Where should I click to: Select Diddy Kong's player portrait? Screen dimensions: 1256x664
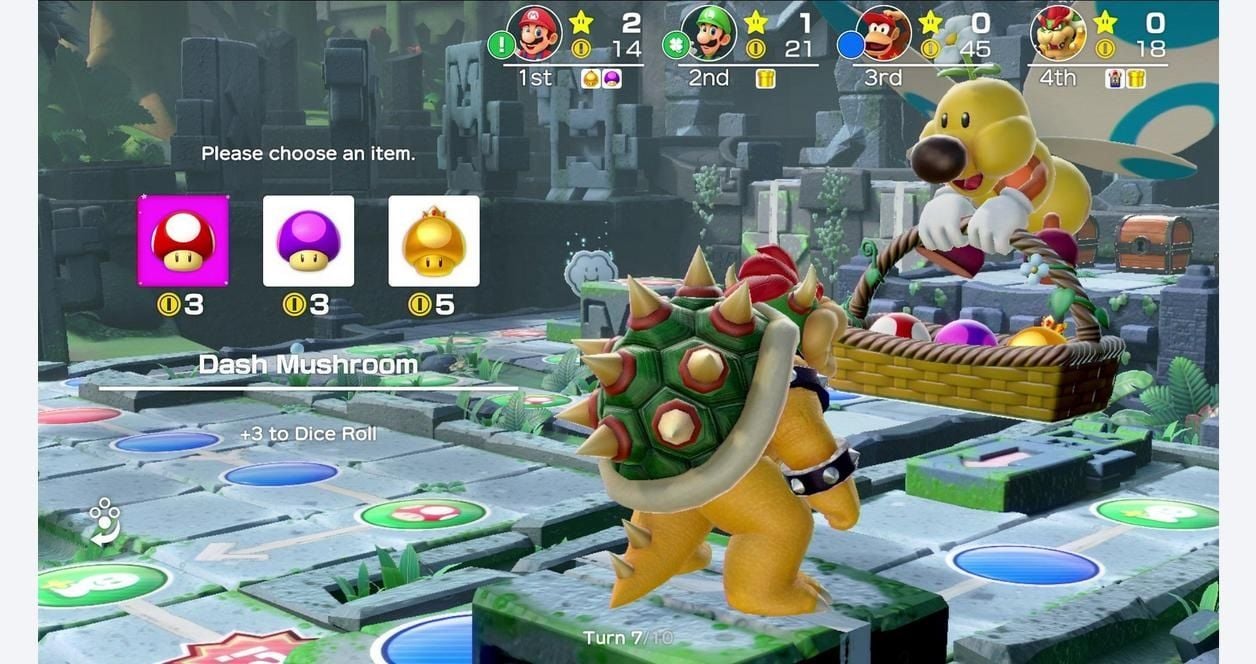click(x=885, y=34)
